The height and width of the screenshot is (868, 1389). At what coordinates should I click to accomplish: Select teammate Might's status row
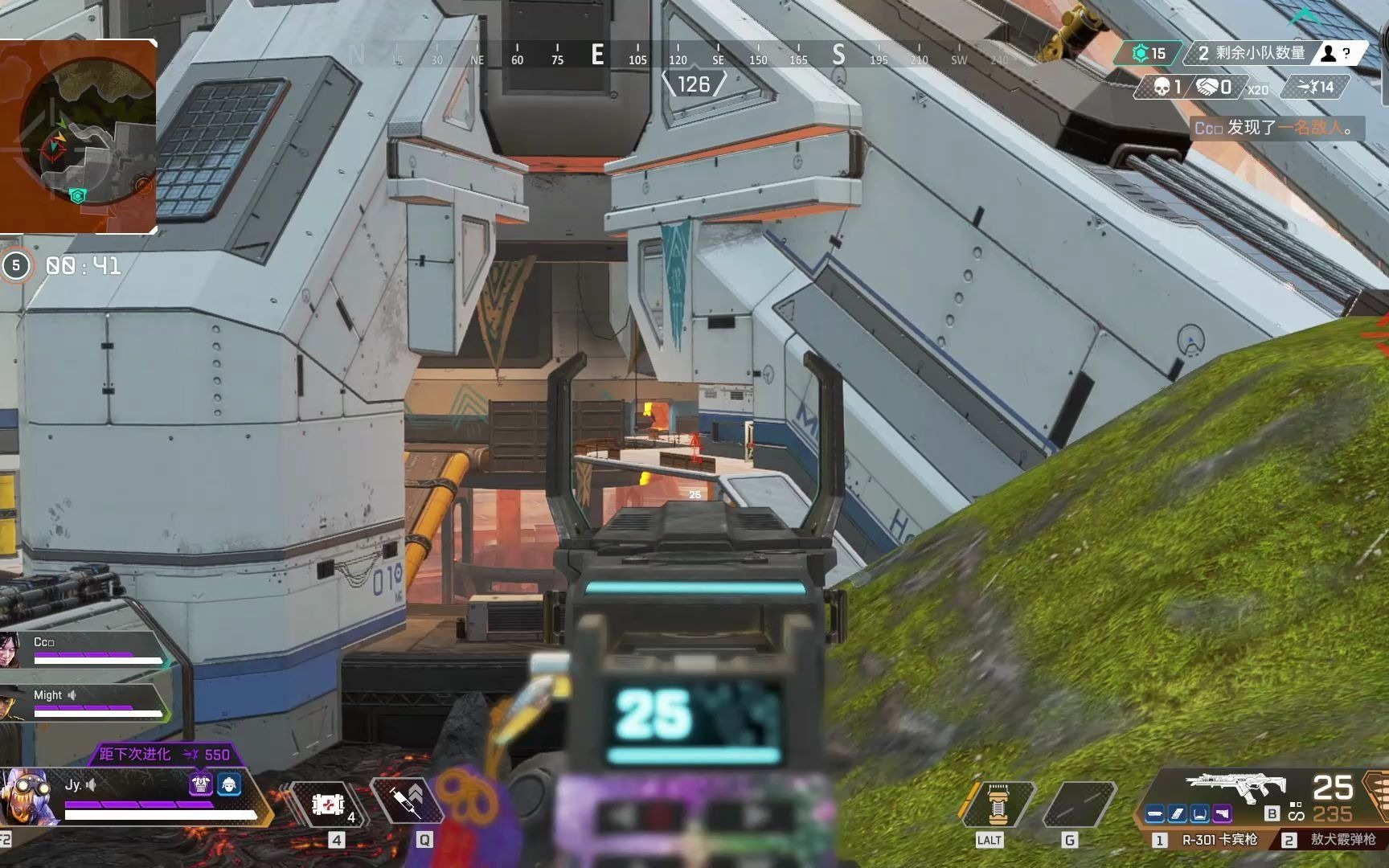coord(84,703)
